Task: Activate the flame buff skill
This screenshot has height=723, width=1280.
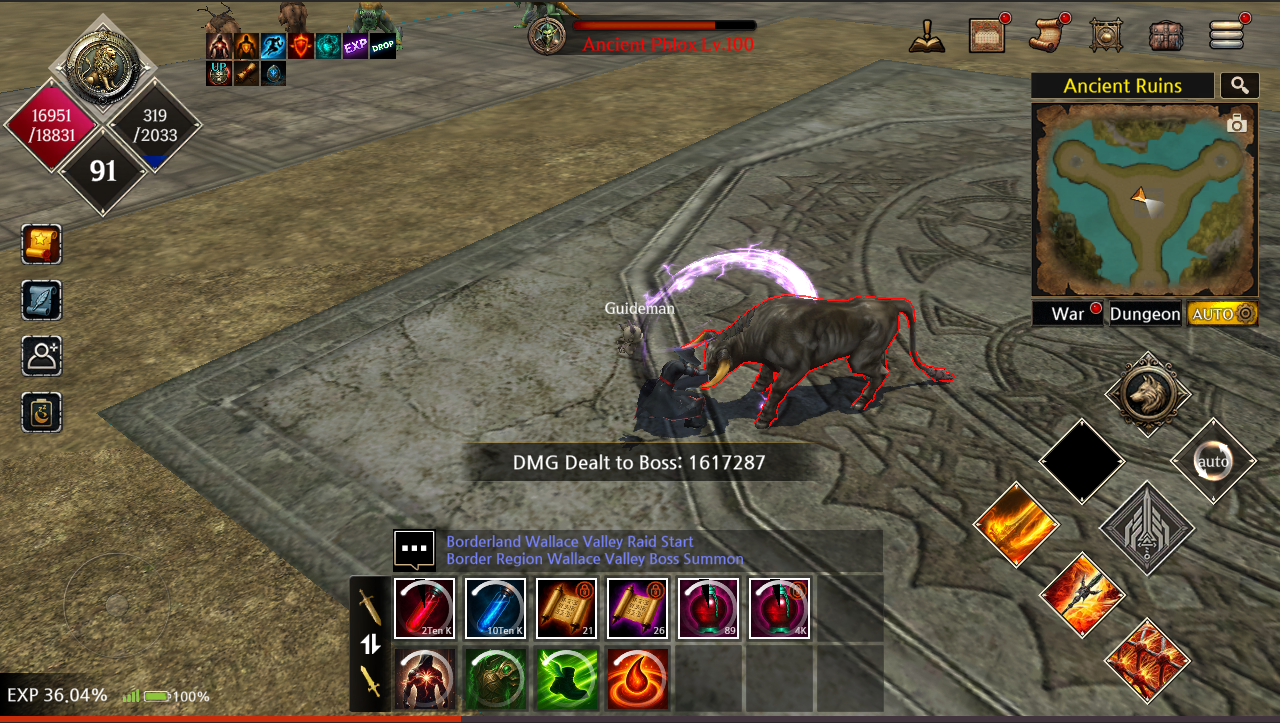Action: coord(637,677)
